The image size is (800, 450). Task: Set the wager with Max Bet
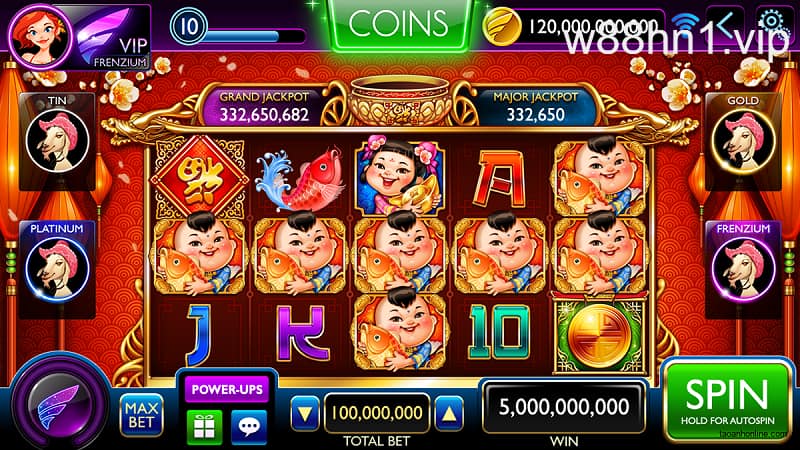[140, 411]
